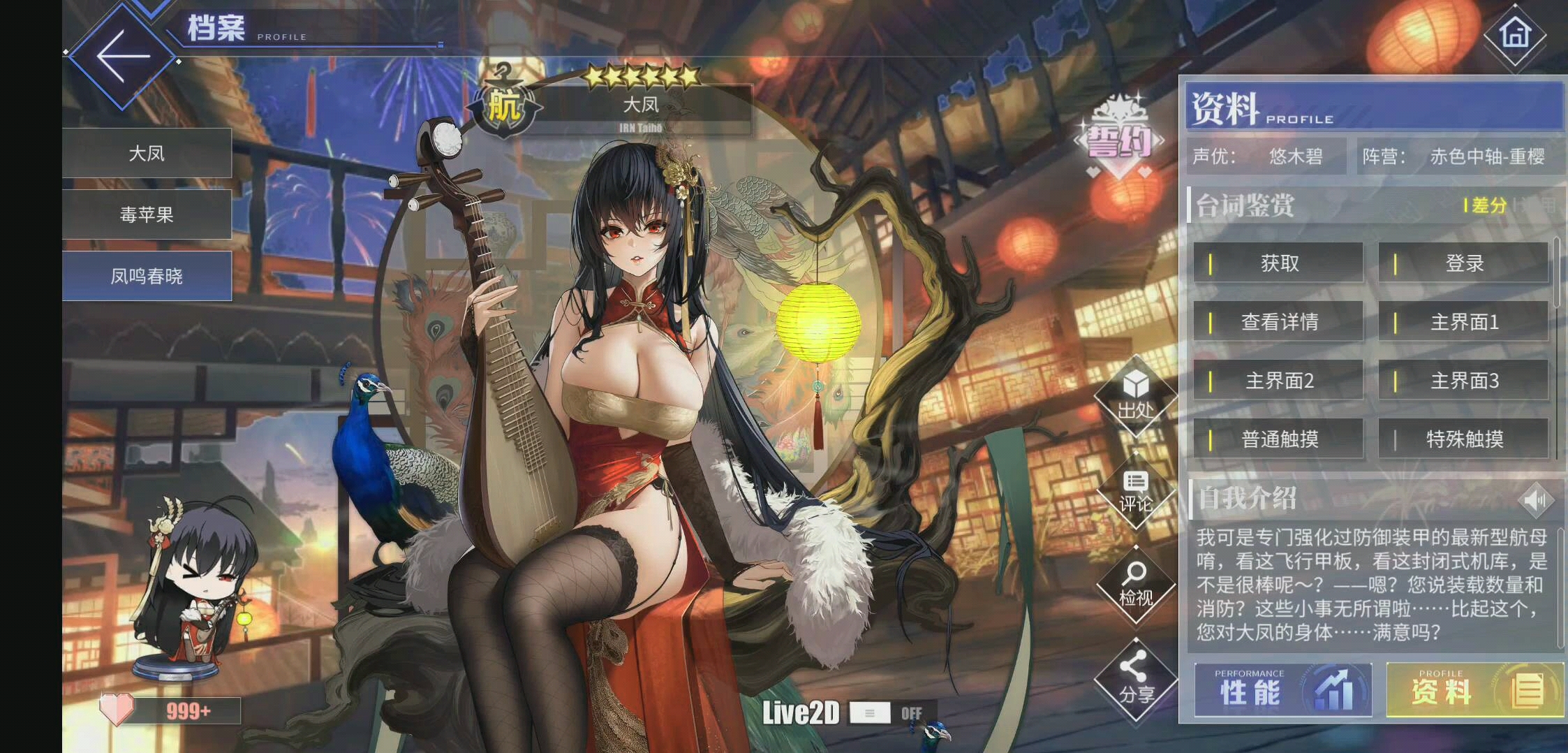Play the 主界面2 voice line

1278,381
